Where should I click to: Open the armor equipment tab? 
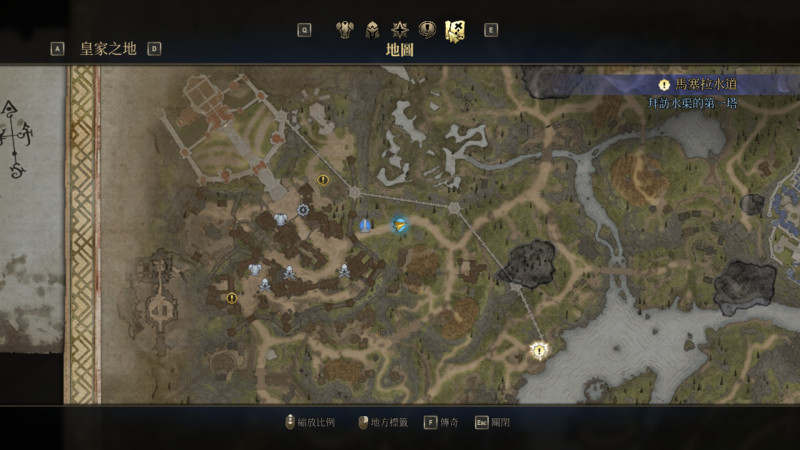click(345, 29)
